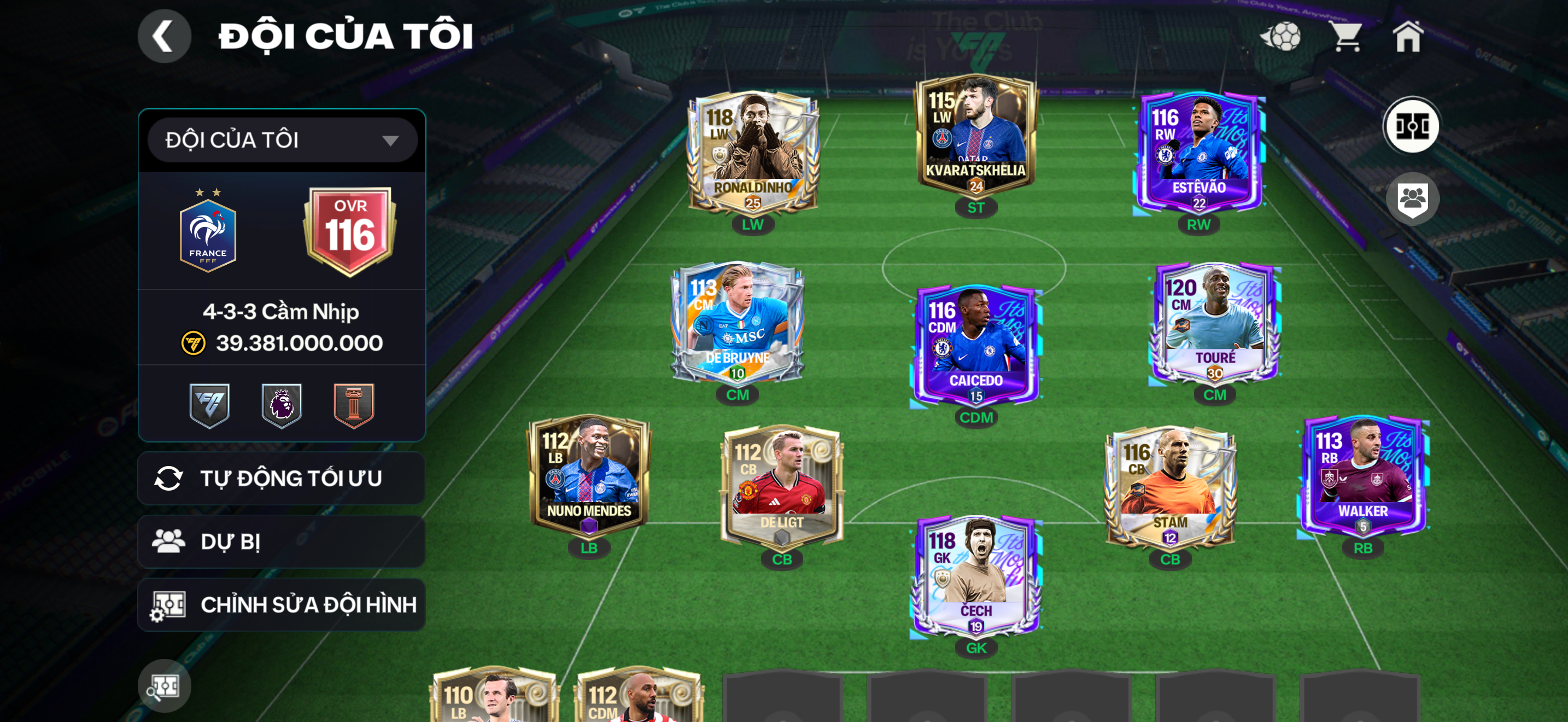Image resolution: width=1568 pixels, height=722 pixels.
Task: Open the France team badge panel
Action: tap(208, 230)
